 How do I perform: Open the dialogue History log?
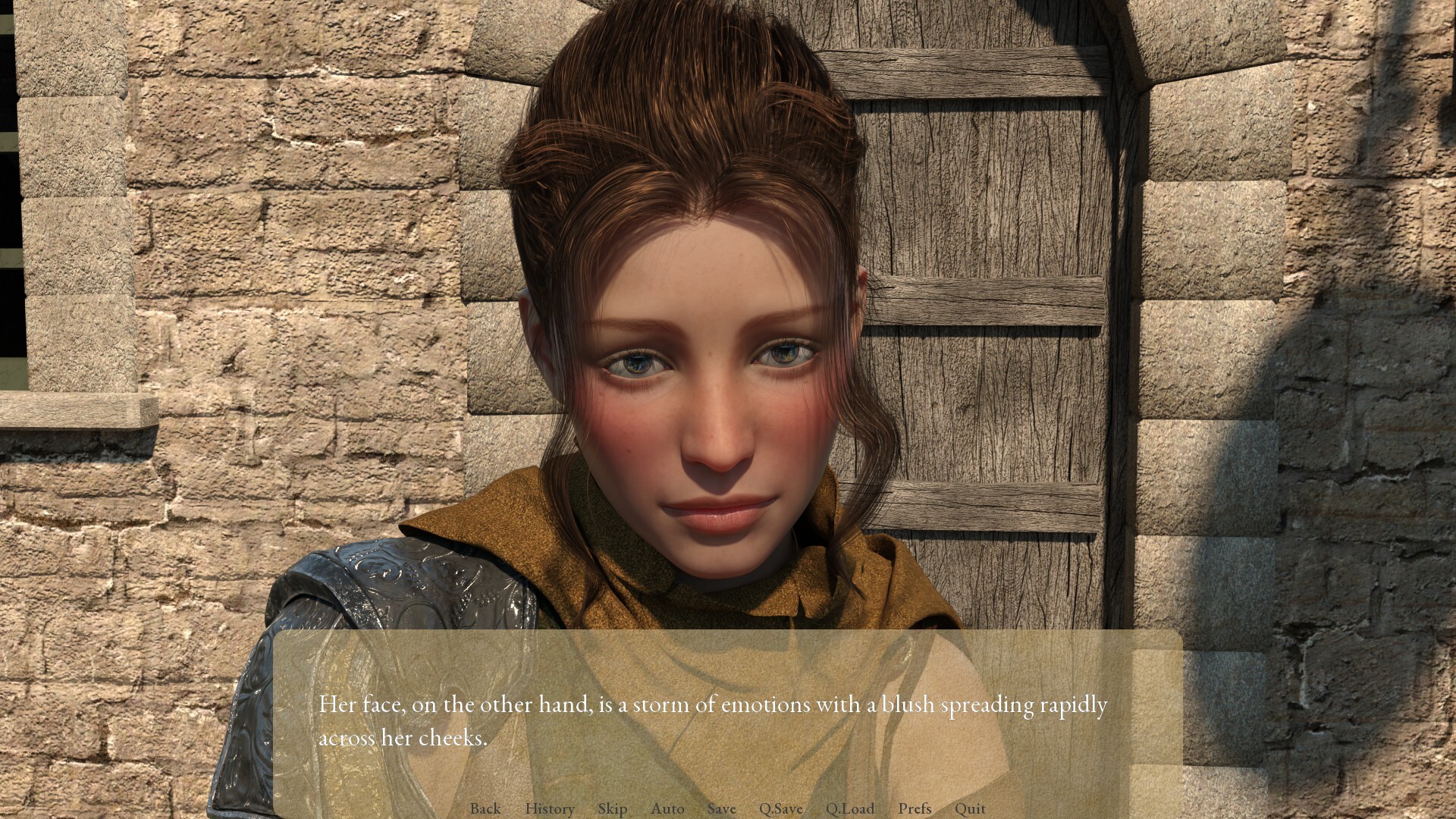point(549,808)
